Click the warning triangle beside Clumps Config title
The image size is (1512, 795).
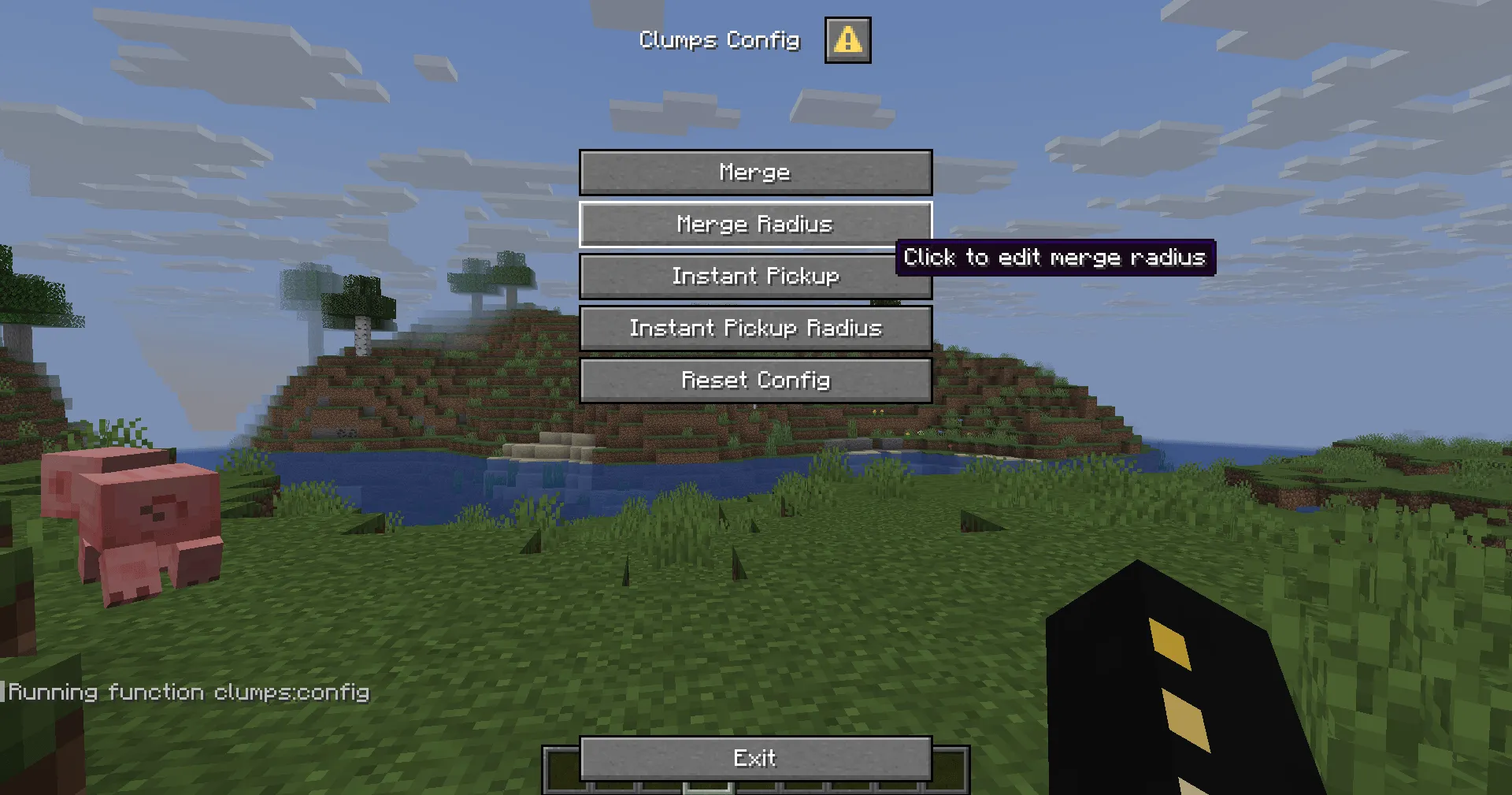tap(847, 40)
